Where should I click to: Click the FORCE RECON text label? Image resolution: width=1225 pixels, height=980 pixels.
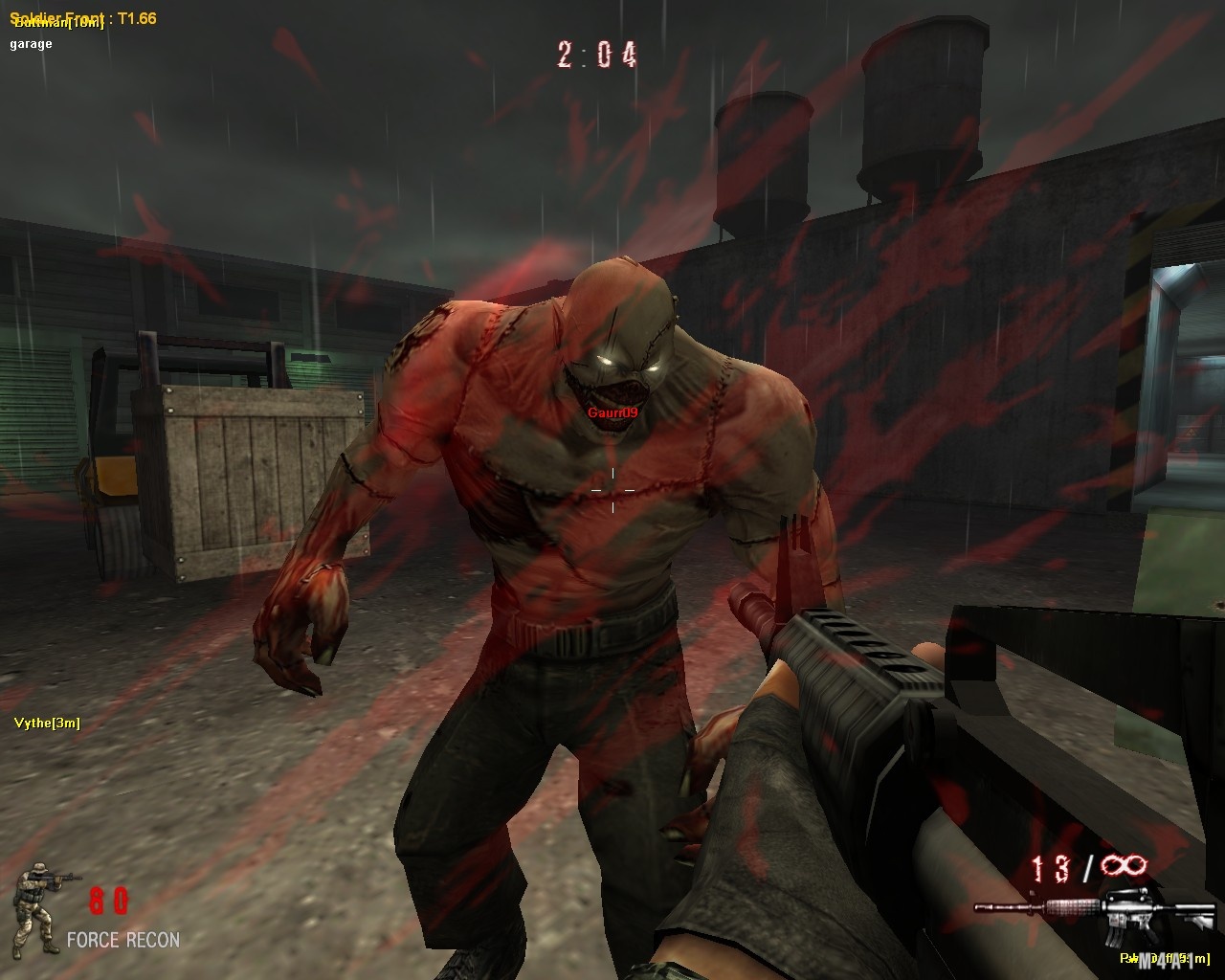point(122,940)
